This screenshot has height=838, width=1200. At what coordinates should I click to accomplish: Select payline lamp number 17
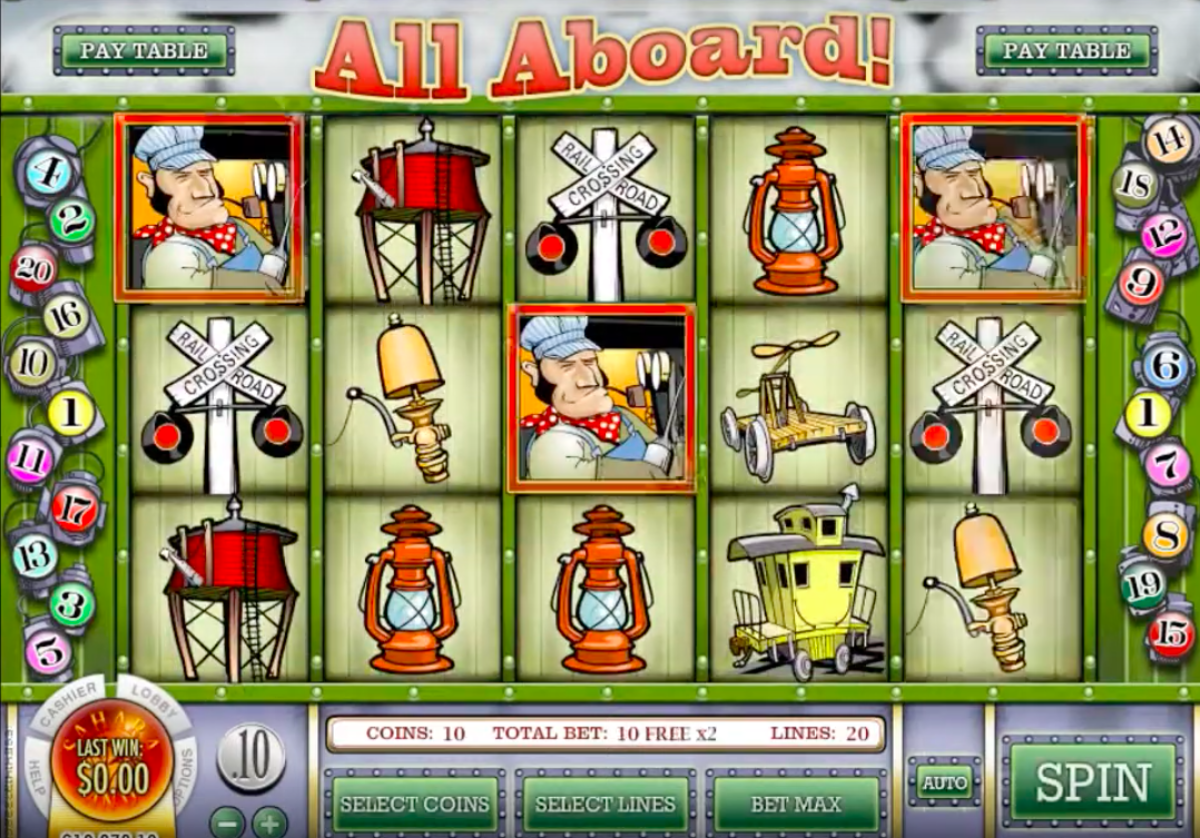(x=74, y=508)
